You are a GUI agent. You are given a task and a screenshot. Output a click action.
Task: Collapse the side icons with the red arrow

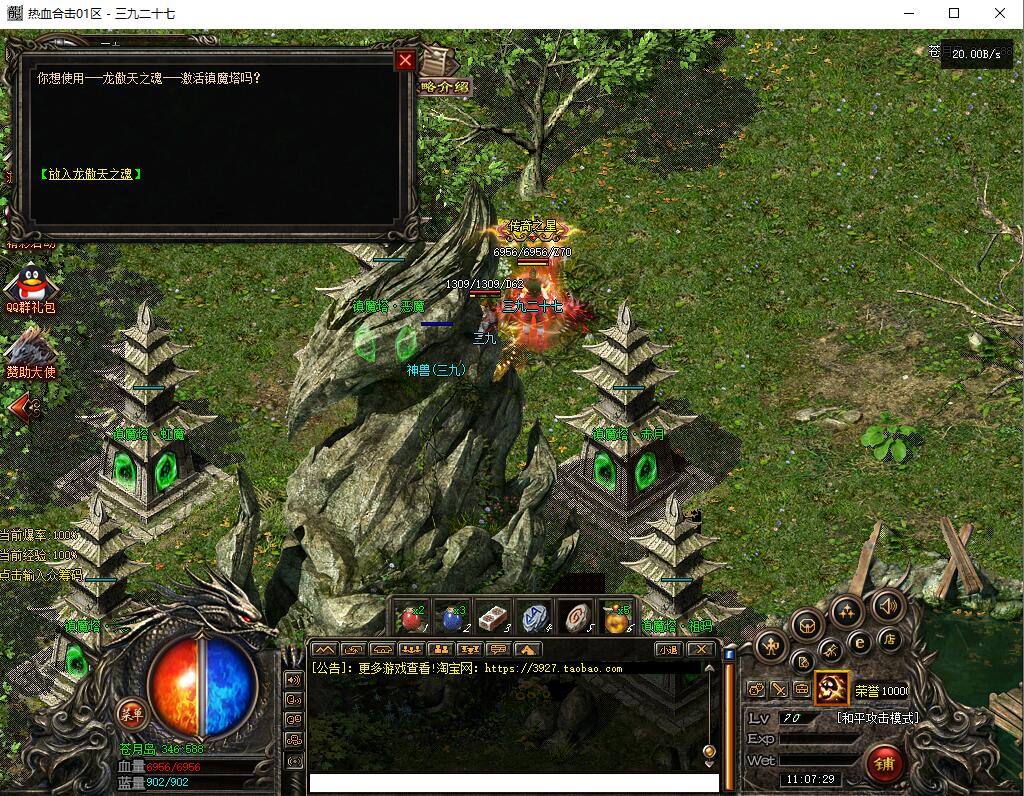[26, 406]
